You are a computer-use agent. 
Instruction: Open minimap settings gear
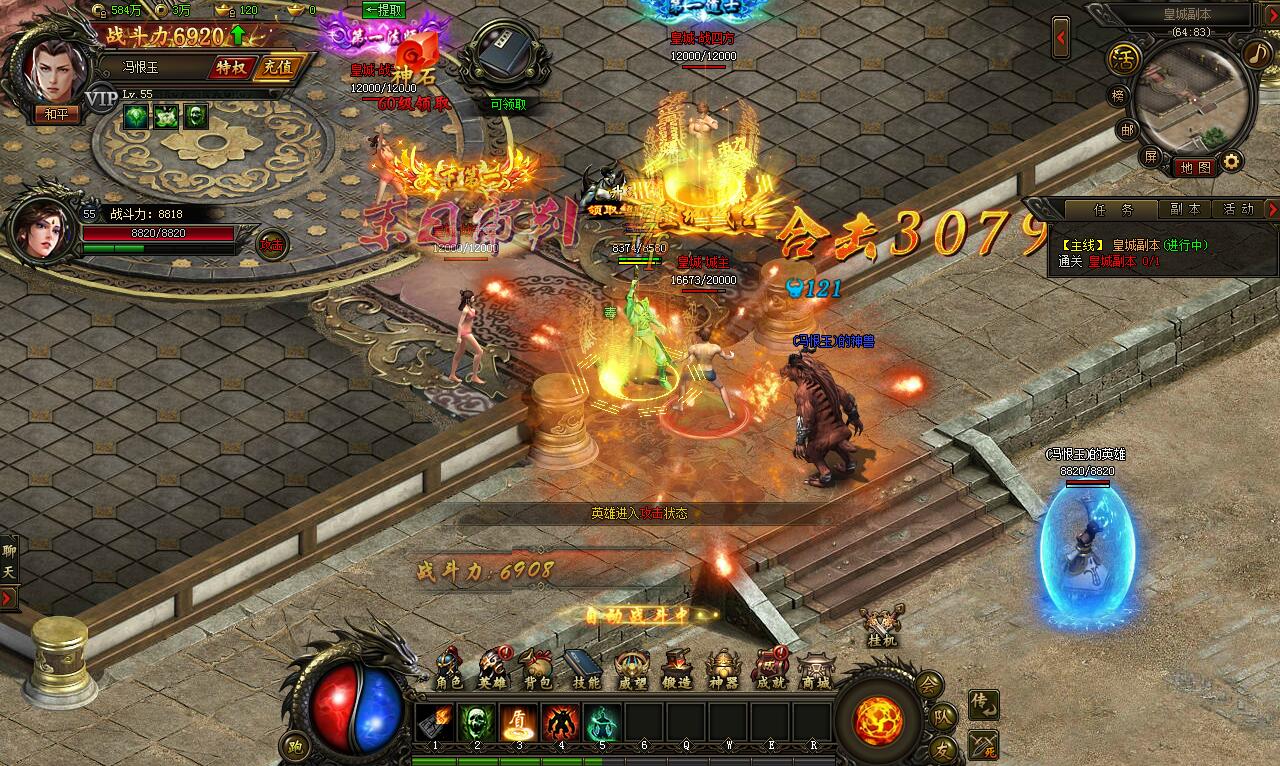tap(1232, 161)
